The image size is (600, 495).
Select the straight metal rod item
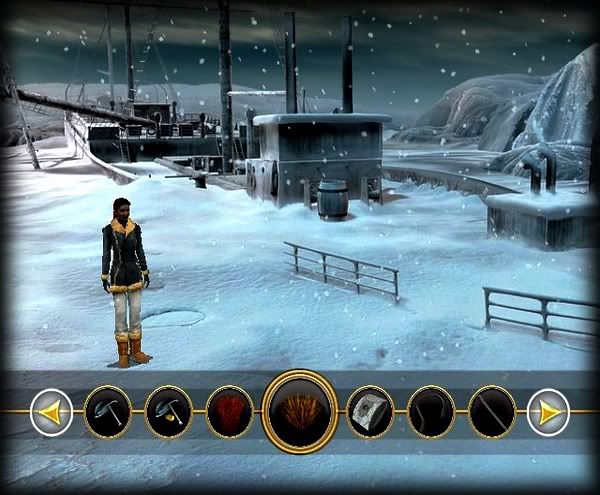[x=492, y=412]
